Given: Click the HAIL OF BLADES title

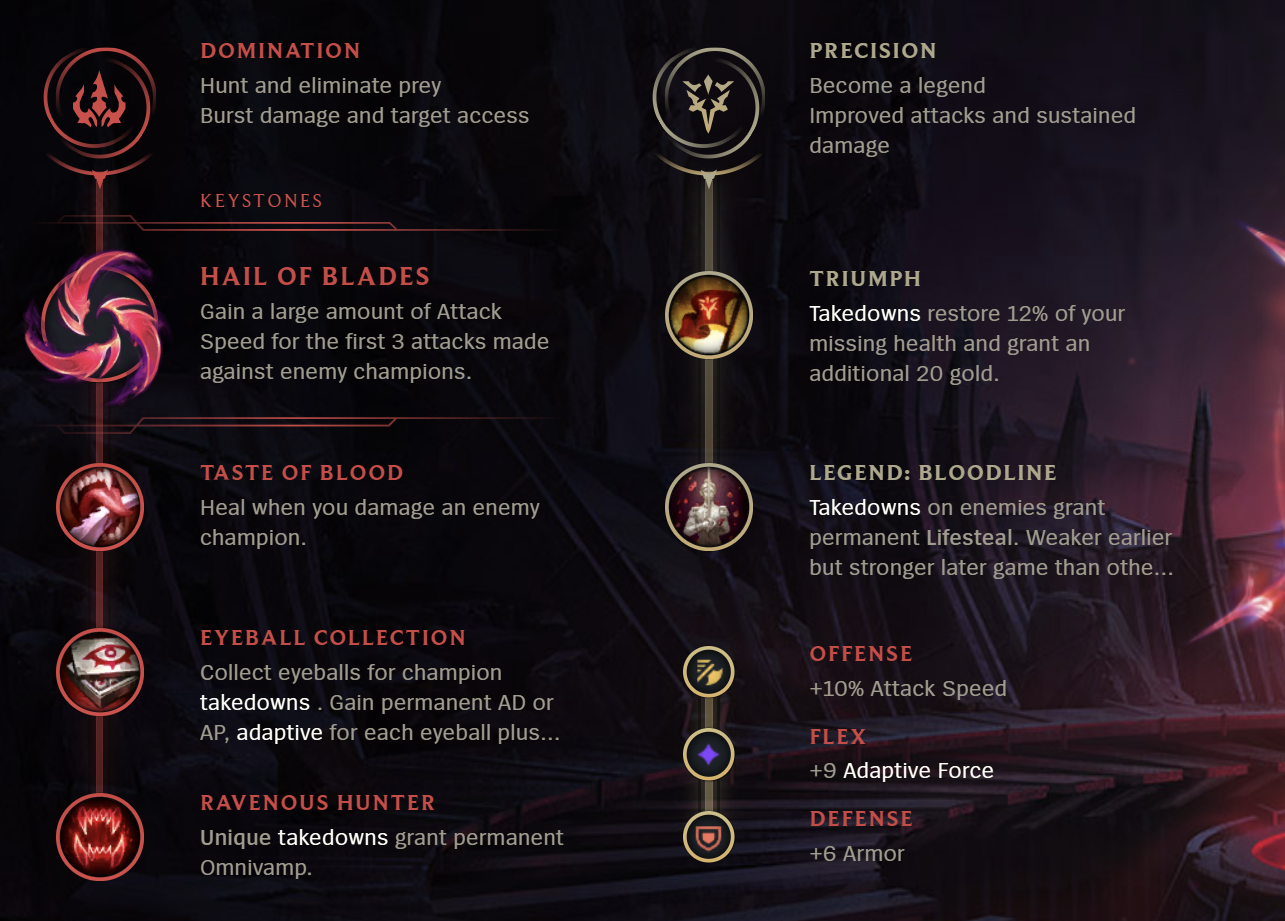Looking at the screenshot, I should [x=316, y=276].
